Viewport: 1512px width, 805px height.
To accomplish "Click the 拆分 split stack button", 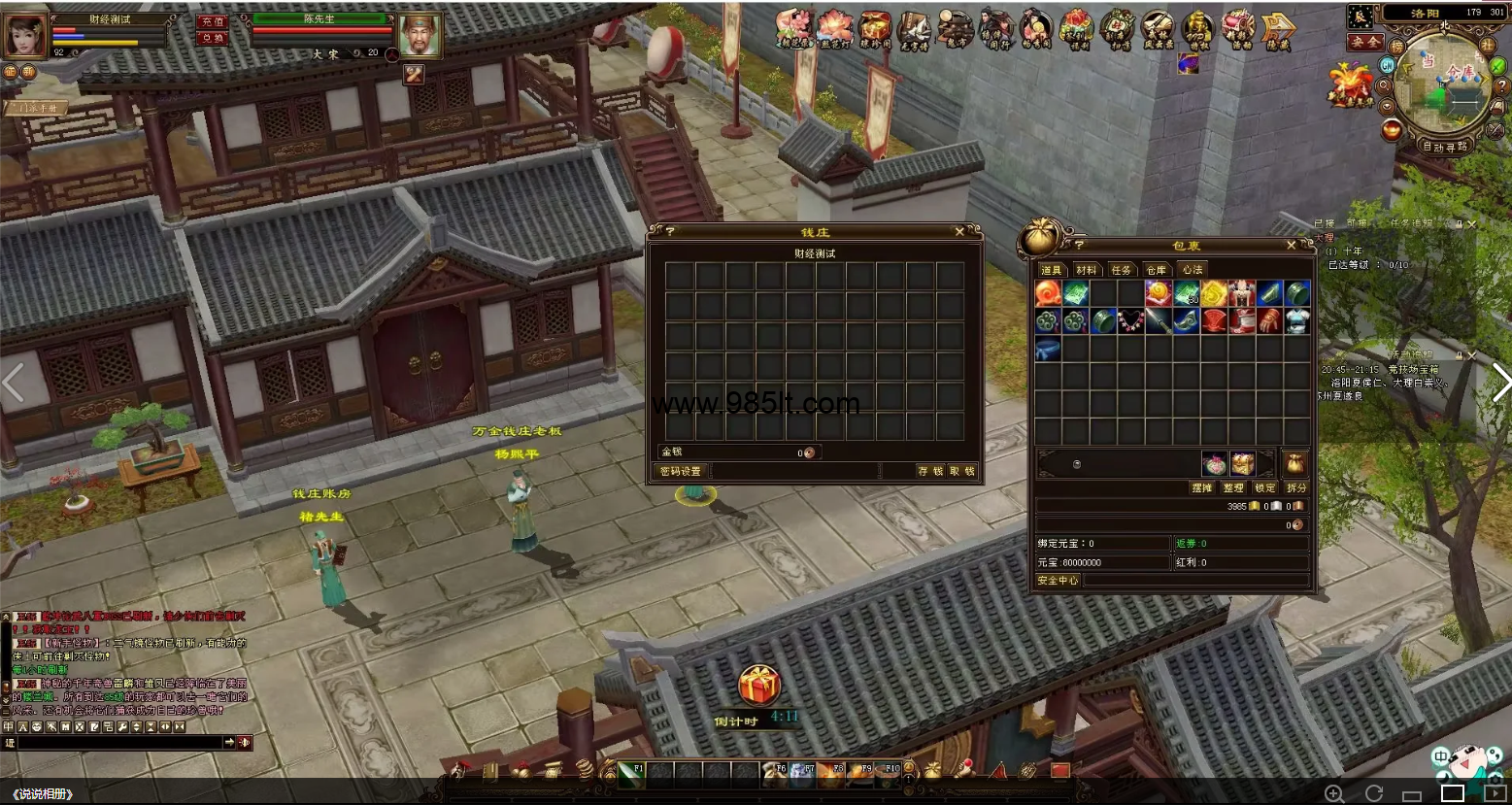I will pyautogui.click(x=1296, y=487).
